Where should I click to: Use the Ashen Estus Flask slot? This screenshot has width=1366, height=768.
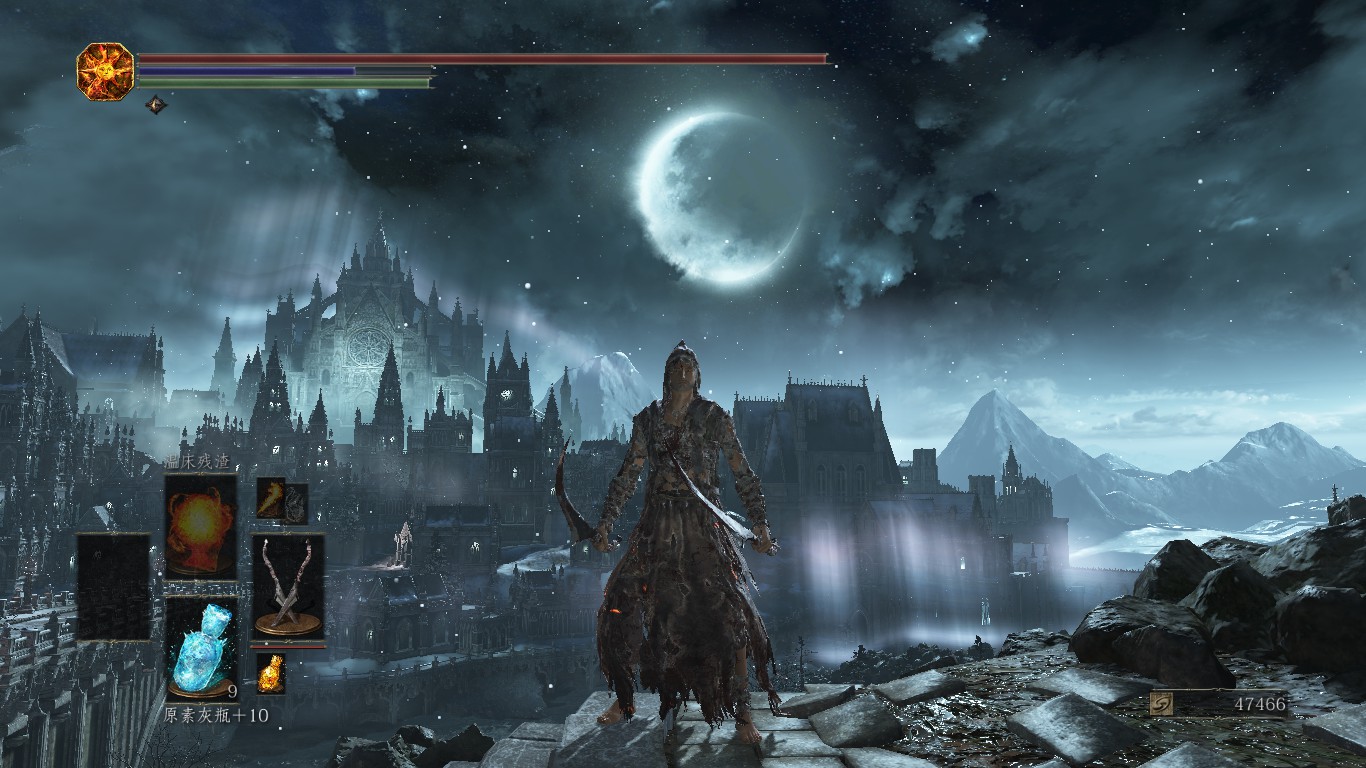click(201, 647)
